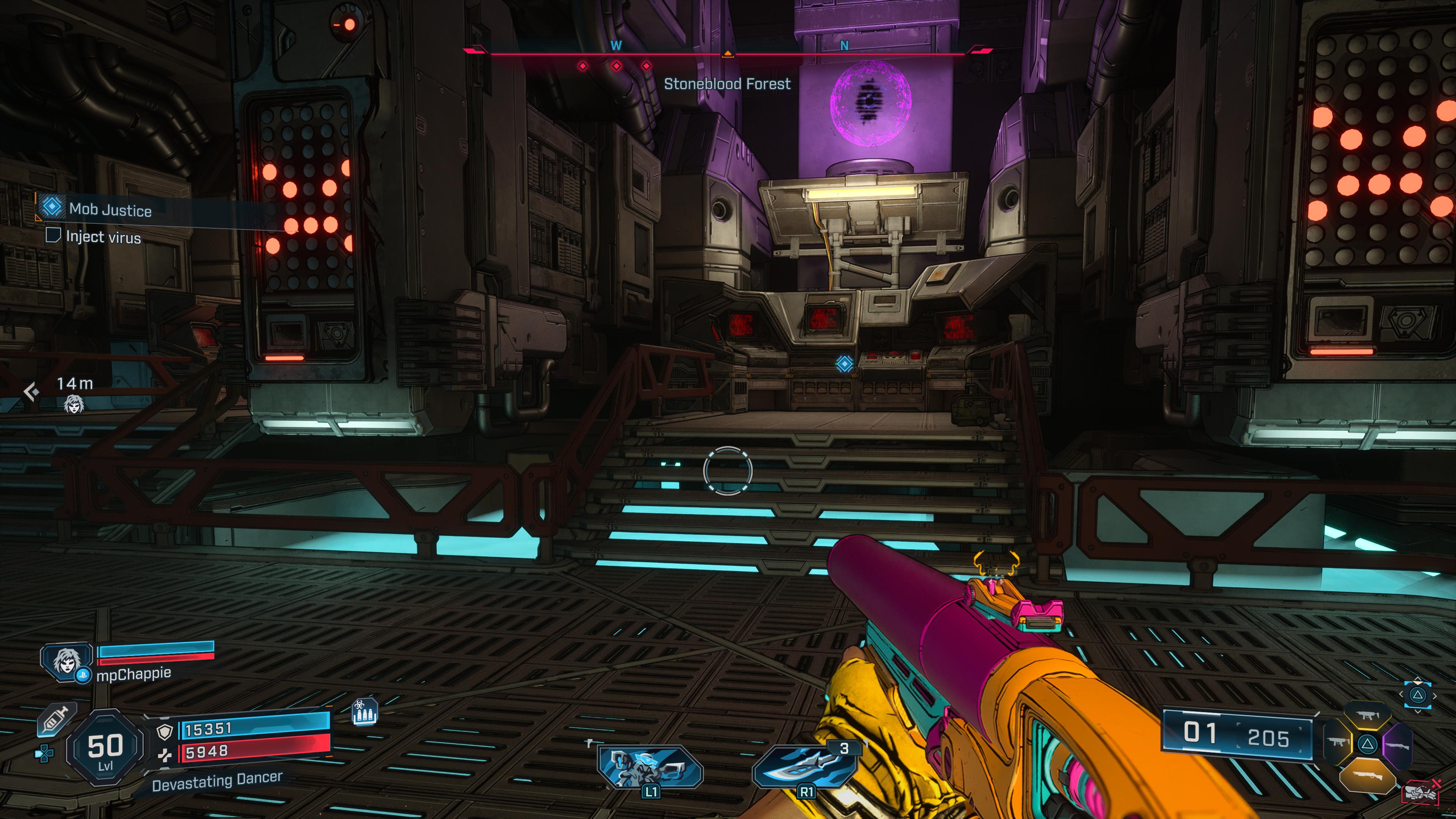Select the teammate marker showing 14 m

pyautogui.click(x=74, y=403)
